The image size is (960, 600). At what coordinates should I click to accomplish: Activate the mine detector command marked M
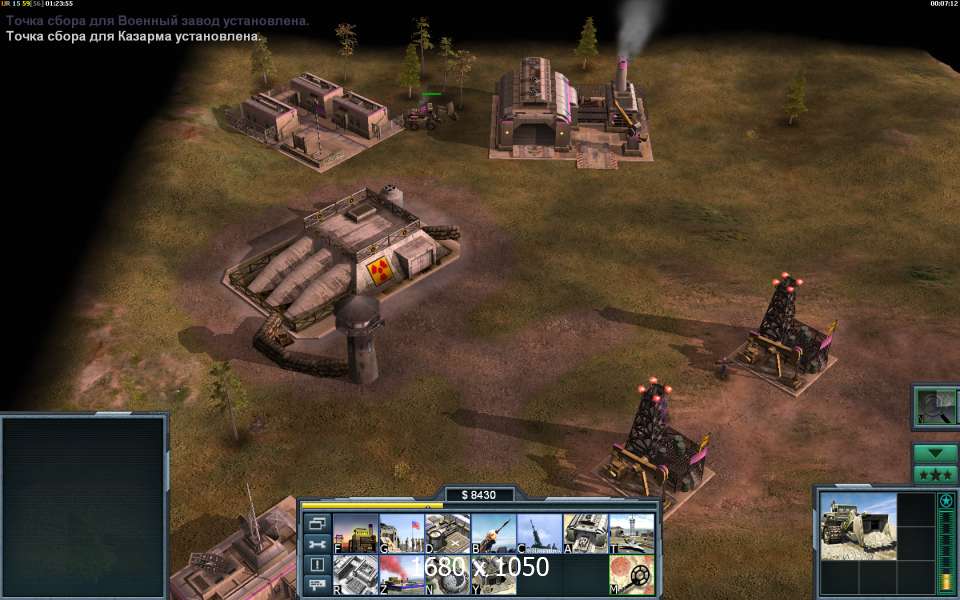631,574
